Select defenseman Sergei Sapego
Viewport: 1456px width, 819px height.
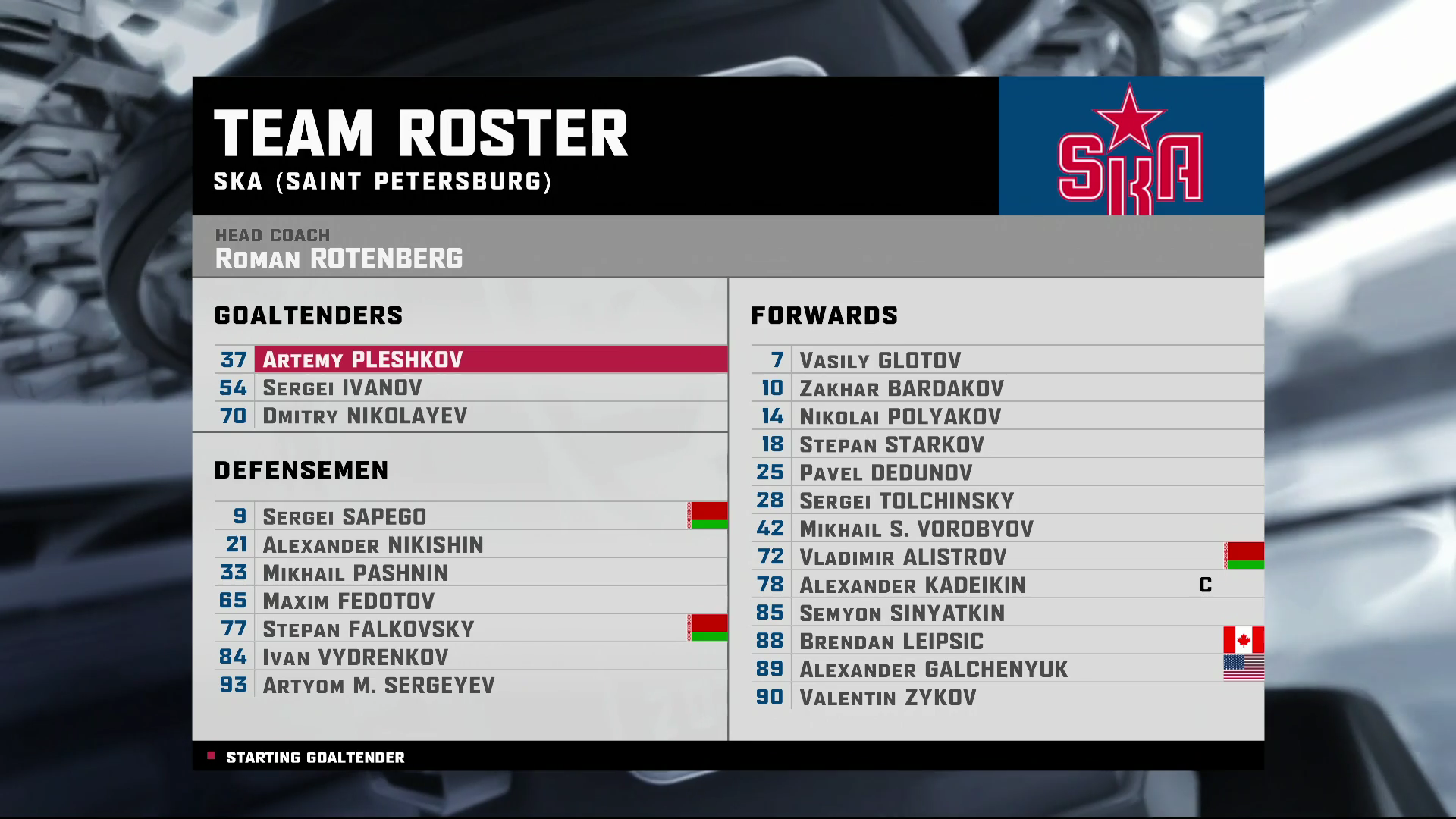point(344,516)
